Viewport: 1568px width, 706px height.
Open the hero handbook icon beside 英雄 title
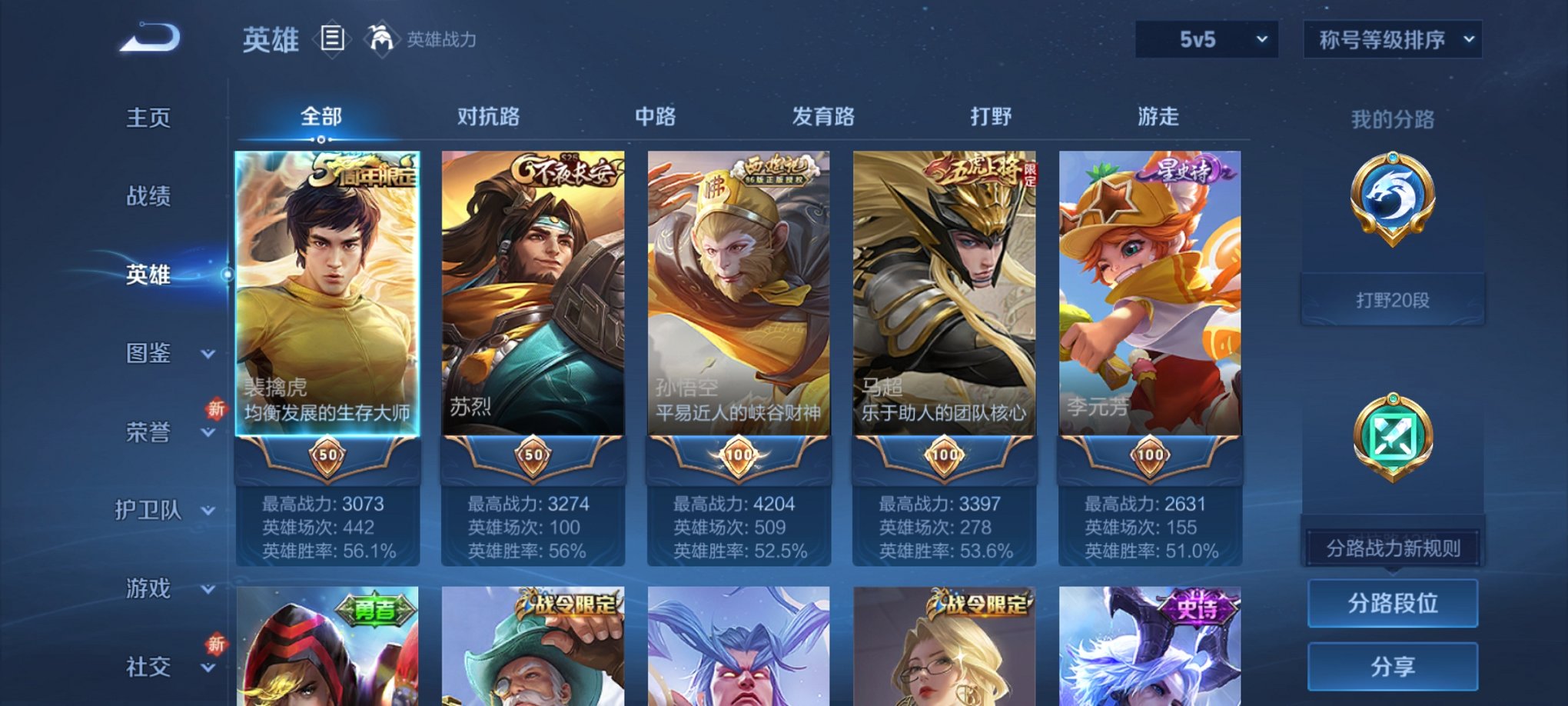tap(331, 39)
